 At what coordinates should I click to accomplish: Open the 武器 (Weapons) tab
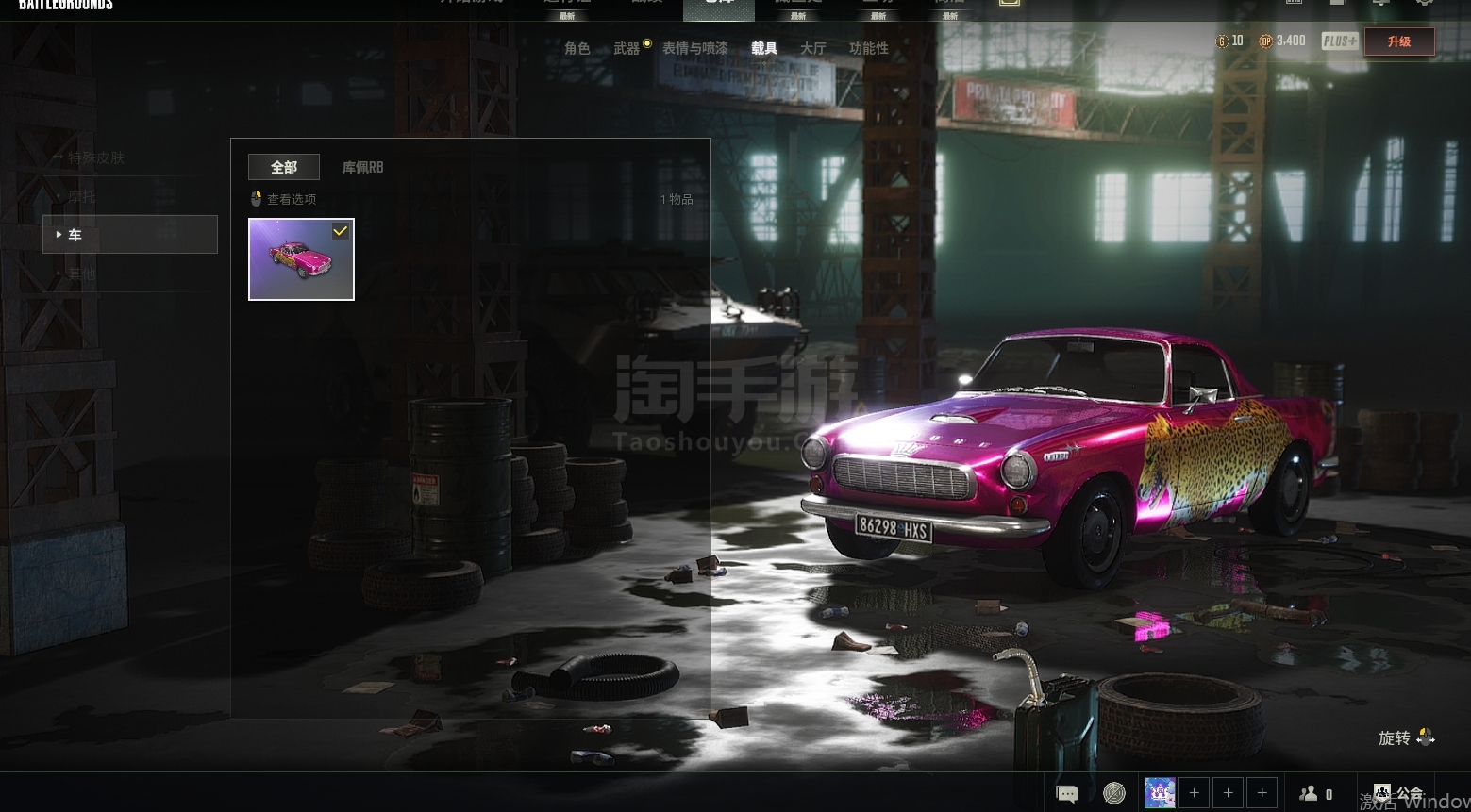tap(627, 48)
